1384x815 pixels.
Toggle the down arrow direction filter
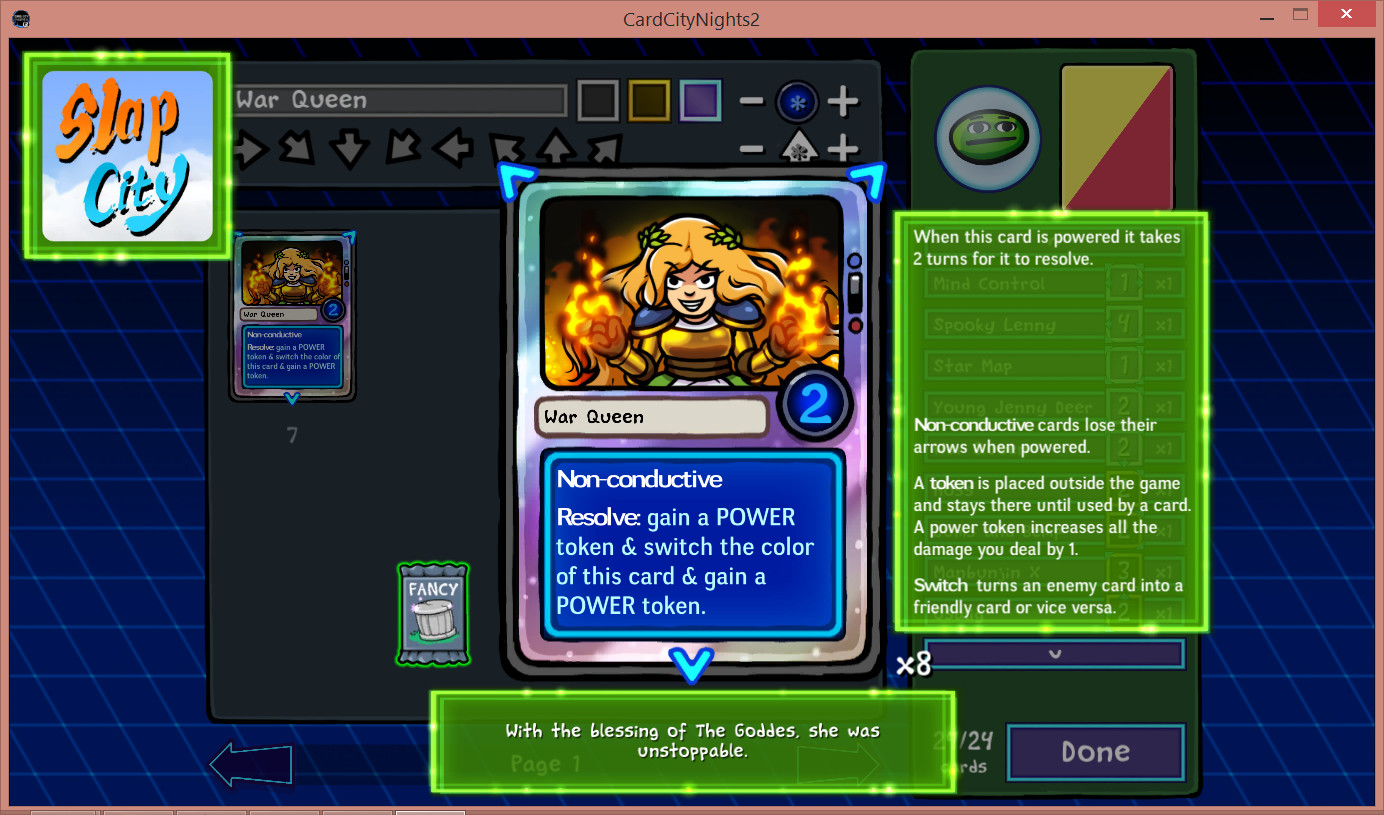(350, 150)
